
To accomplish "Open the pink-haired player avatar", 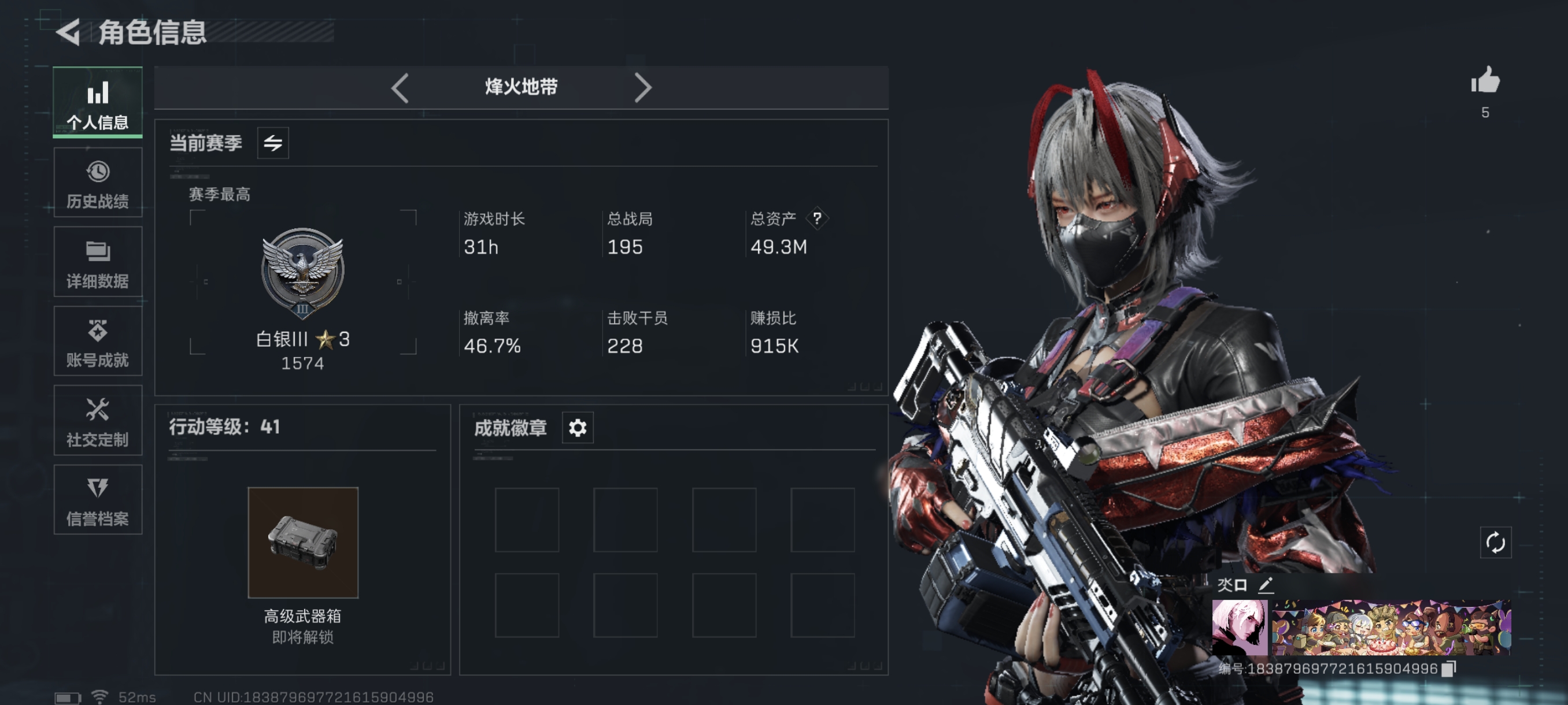I will click(1239, 627).
